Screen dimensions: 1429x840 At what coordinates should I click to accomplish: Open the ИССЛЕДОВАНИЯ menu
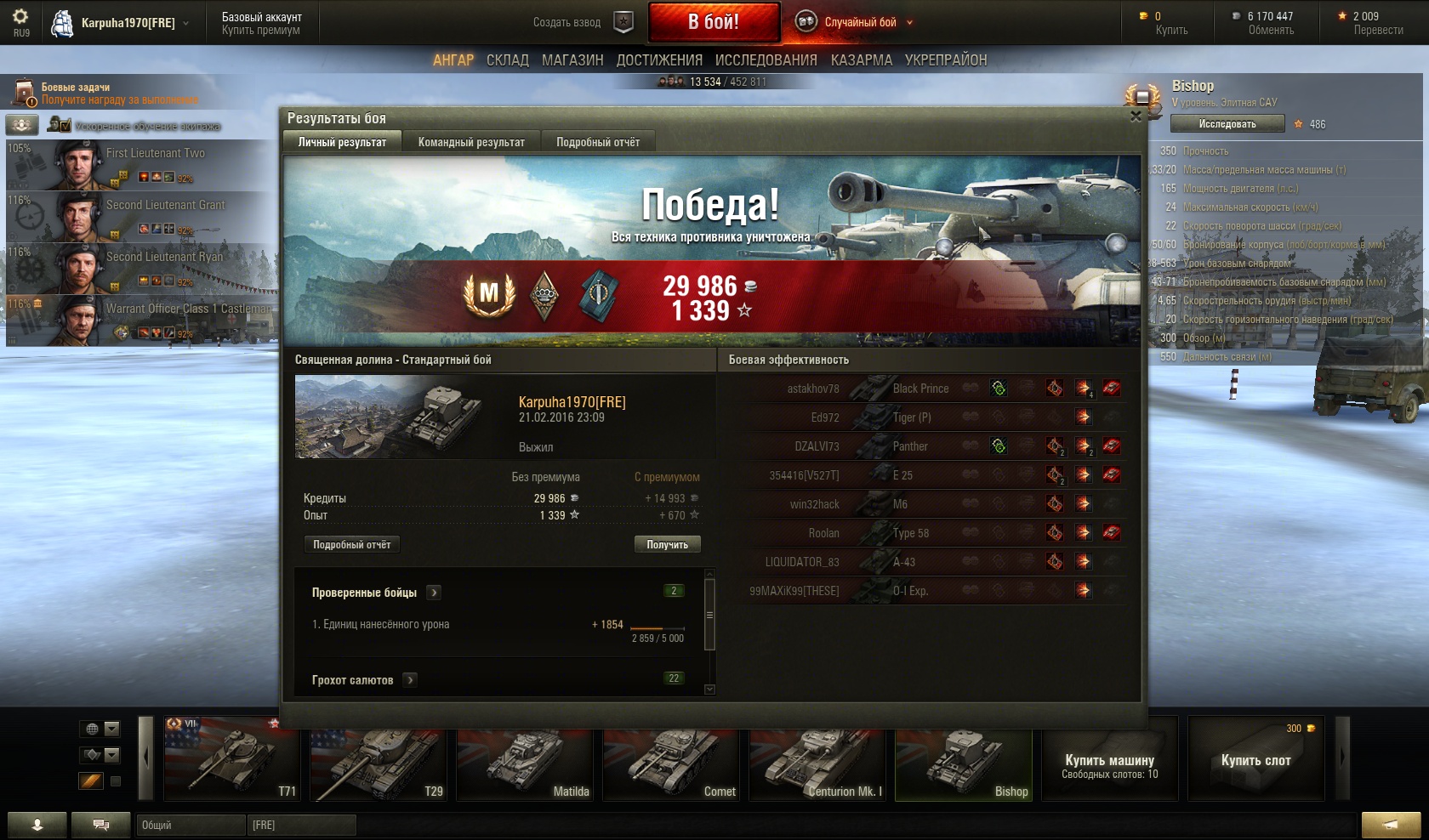click(x=766, y=60)
